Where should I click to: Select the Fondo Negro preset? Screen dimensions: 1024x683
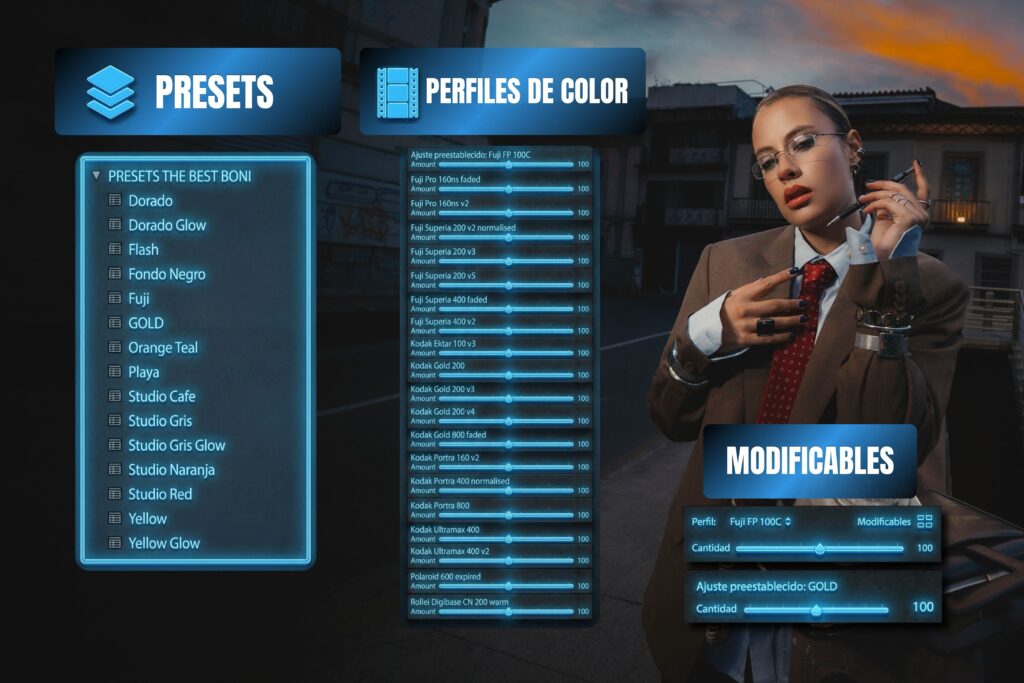point(166,274)
